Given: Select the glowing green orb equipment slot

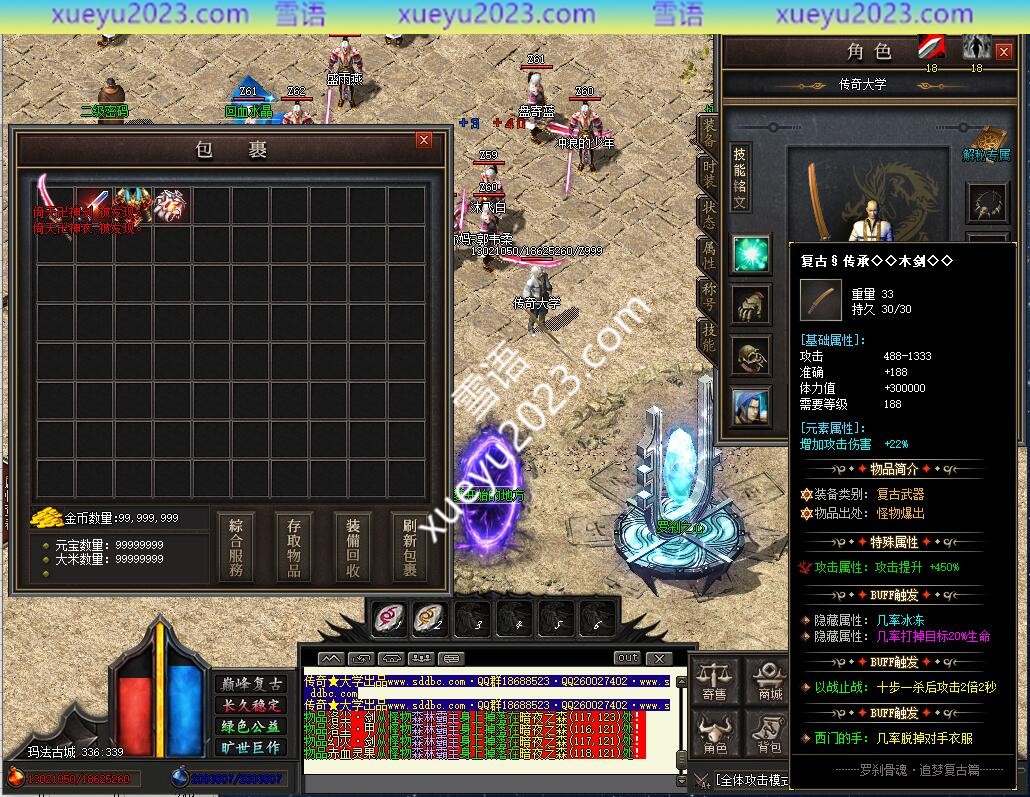Looking at the screenshot, I should pyautogui.click(x=749, y=254).
